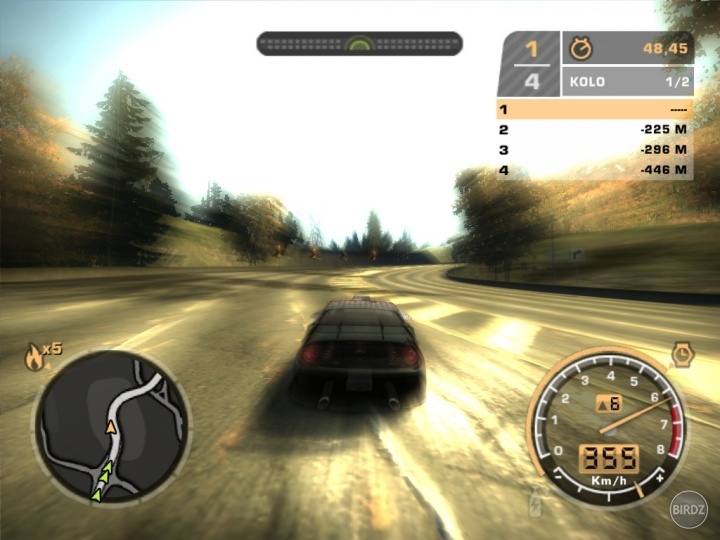Choose the leaderboard row showing -225 M
Image resolution: width=720 pixels, height=540 pixels.
click(594, 130)
